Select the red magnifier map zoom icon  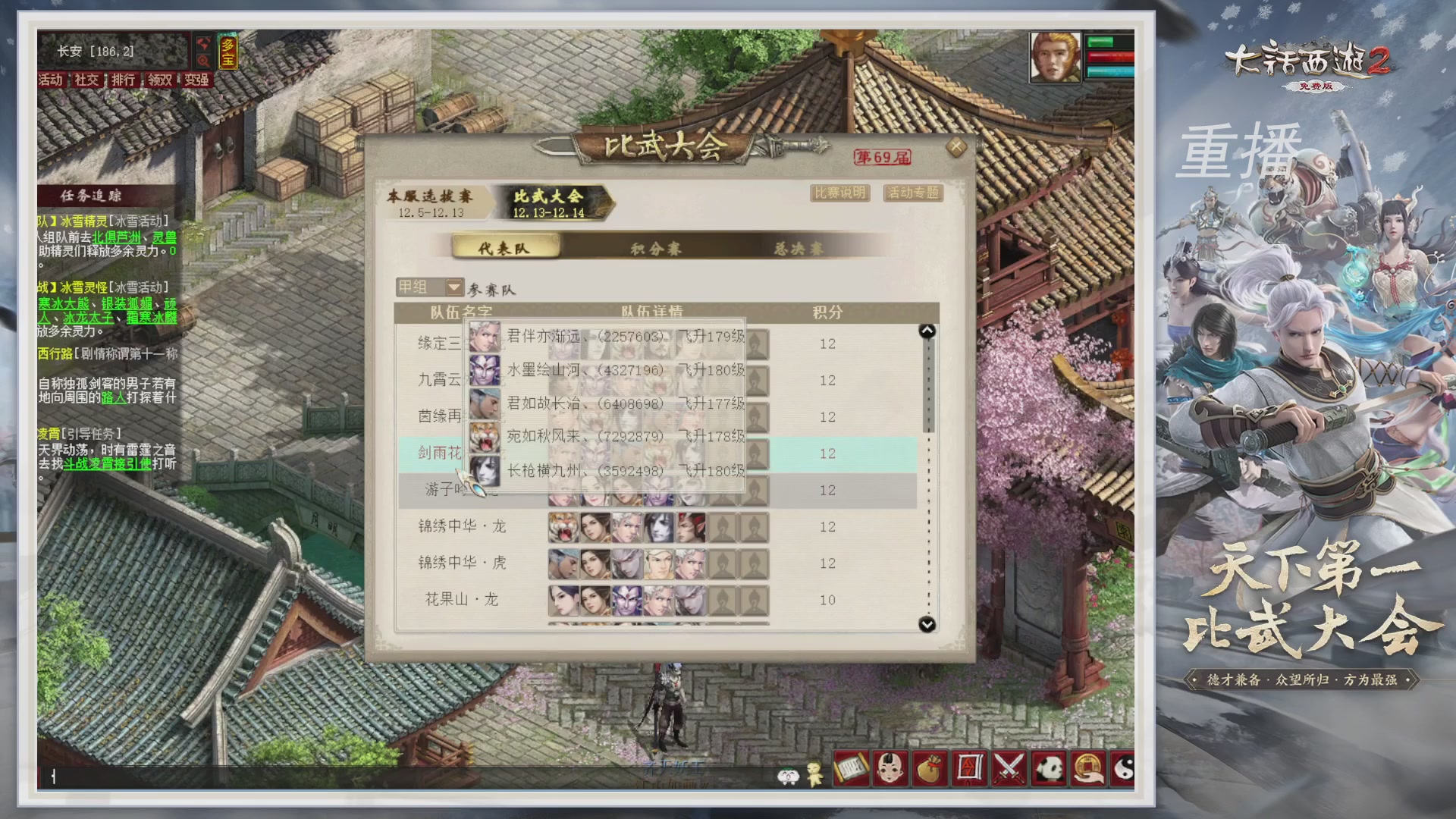click(x=205, y=61)
